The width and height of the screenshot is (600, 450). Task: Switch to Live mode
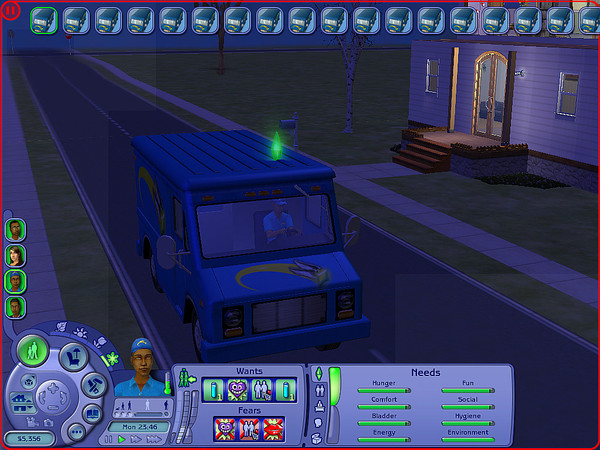33,352
